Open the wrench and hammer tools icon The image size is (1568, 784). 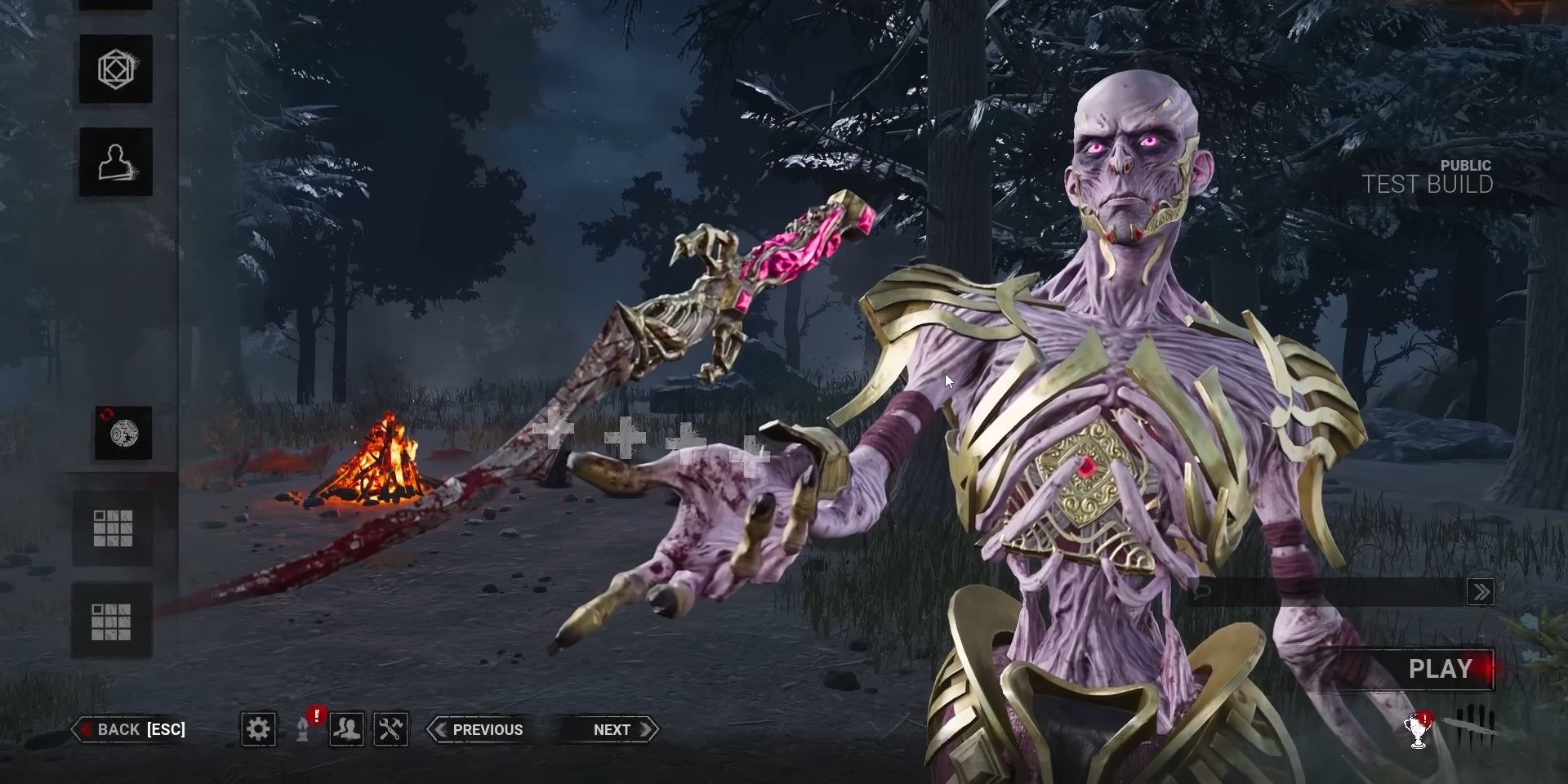pos(390,728)
